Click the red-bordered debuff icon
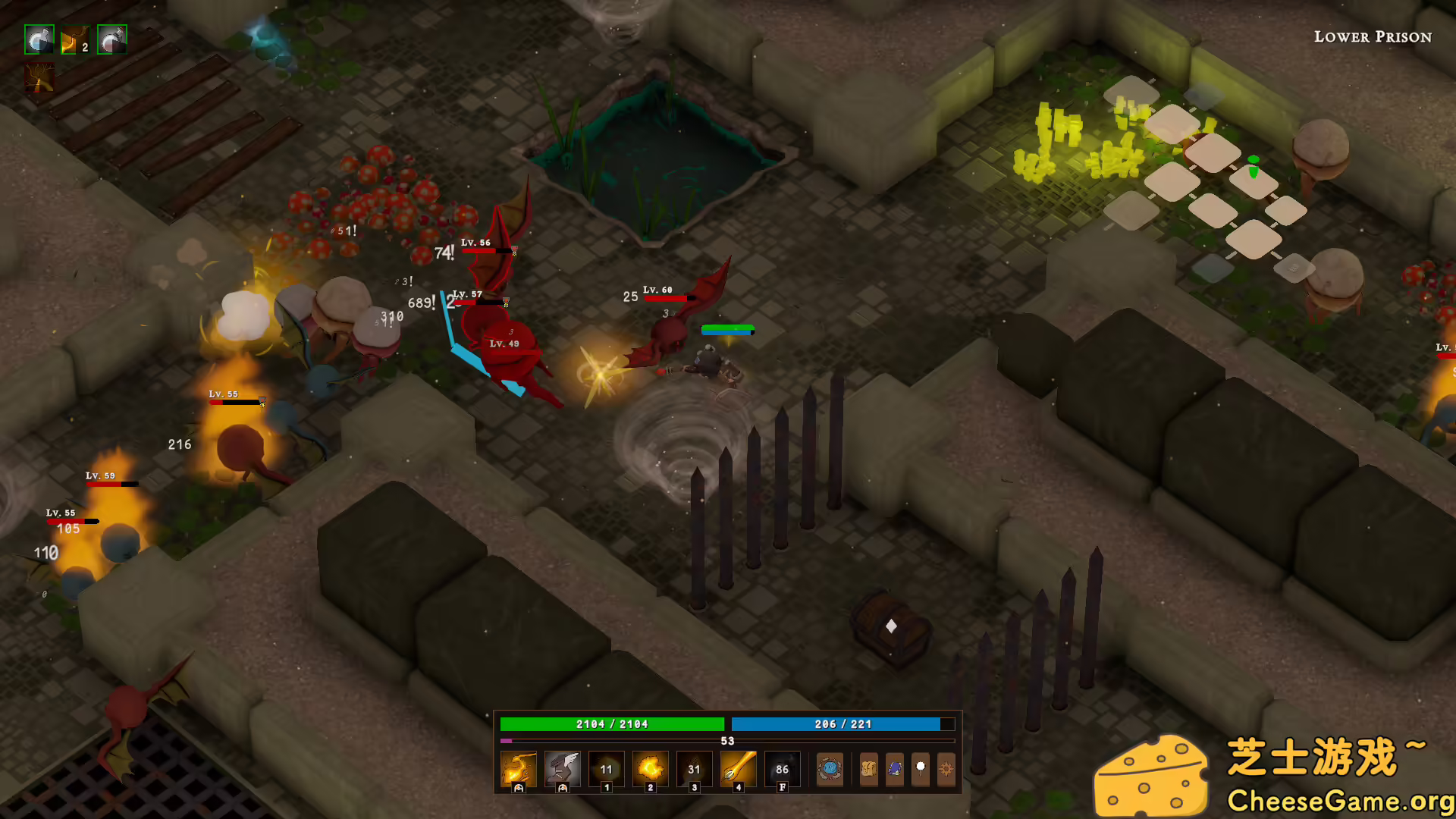1456x819 pixels. (39, 77)
